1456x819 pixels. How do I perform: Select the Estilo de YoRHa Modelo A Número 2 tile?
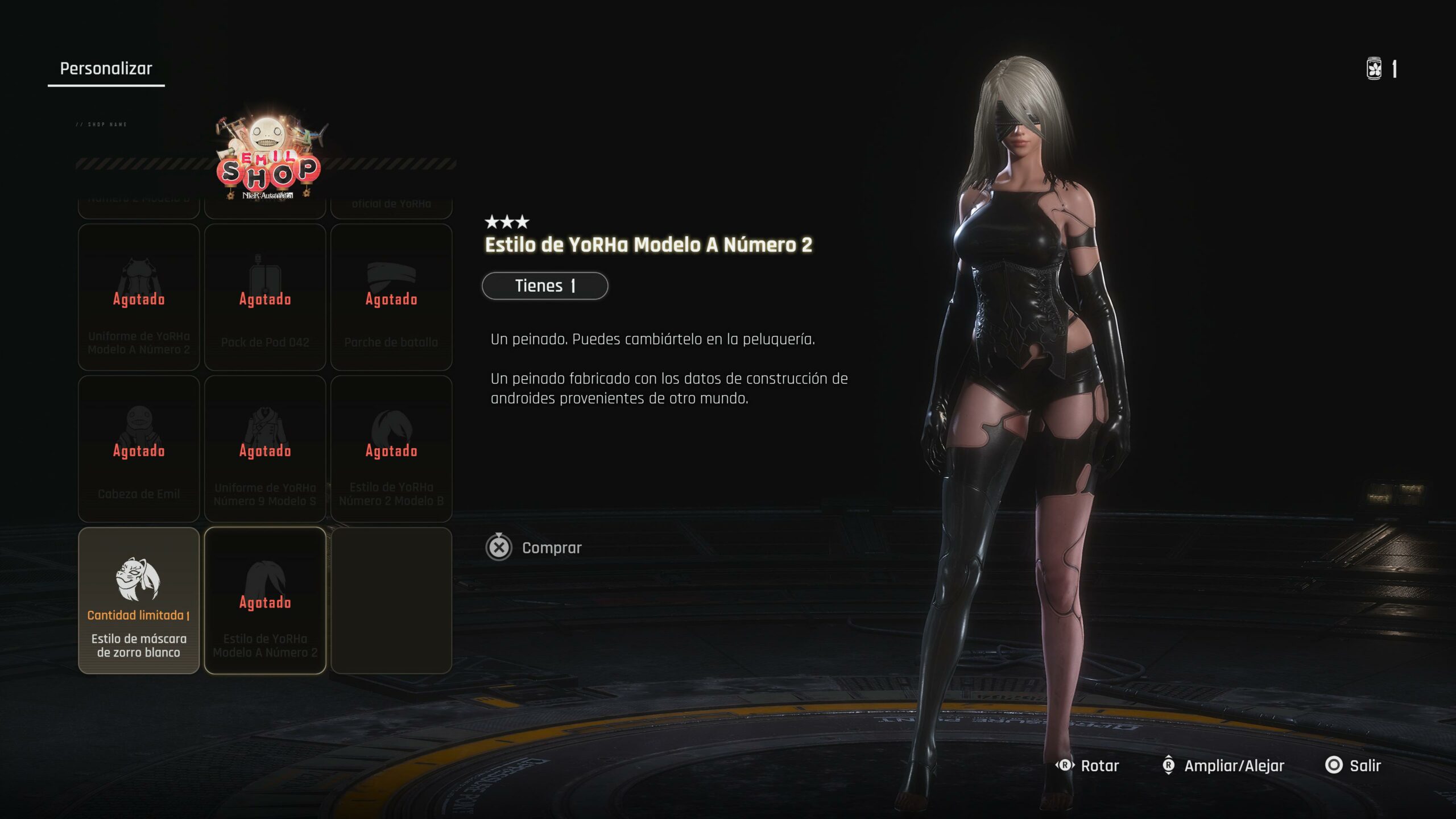[265, 601]
